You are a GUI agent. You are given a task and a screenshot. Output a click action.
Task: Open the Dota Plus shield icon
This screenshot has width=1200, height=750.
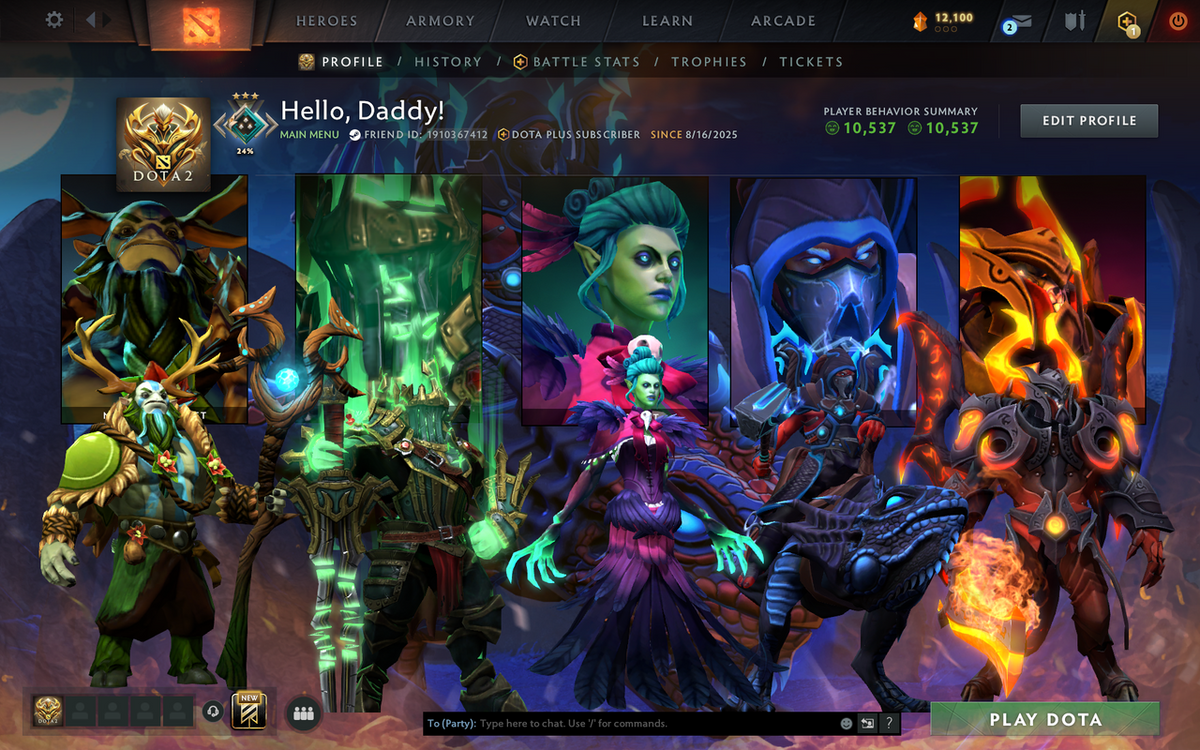[1128, 21]
